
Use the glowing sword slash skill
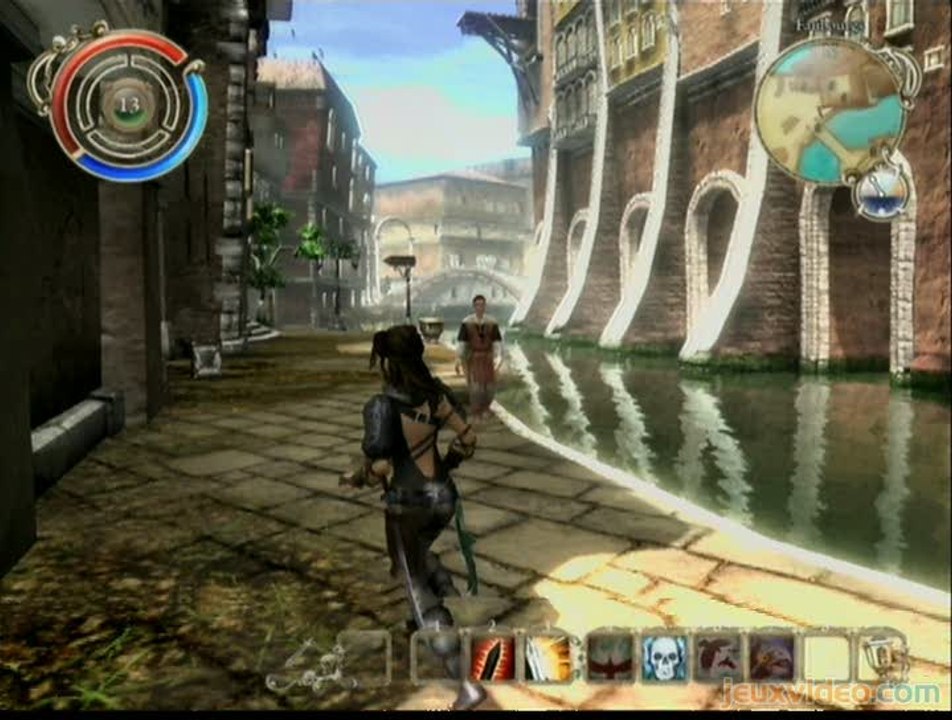click(x=547, y=658)
